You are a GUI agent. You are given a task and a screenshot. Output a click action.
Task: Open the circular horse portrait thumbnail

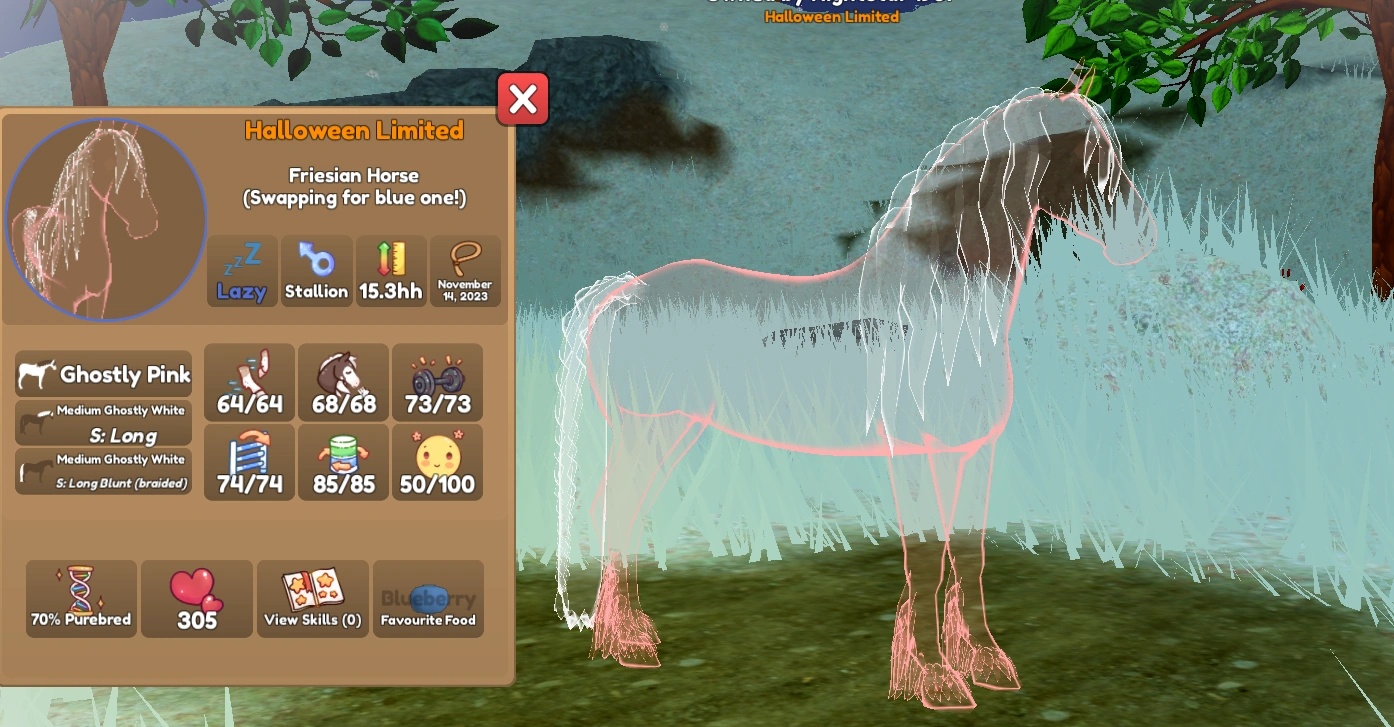[105, 219]
